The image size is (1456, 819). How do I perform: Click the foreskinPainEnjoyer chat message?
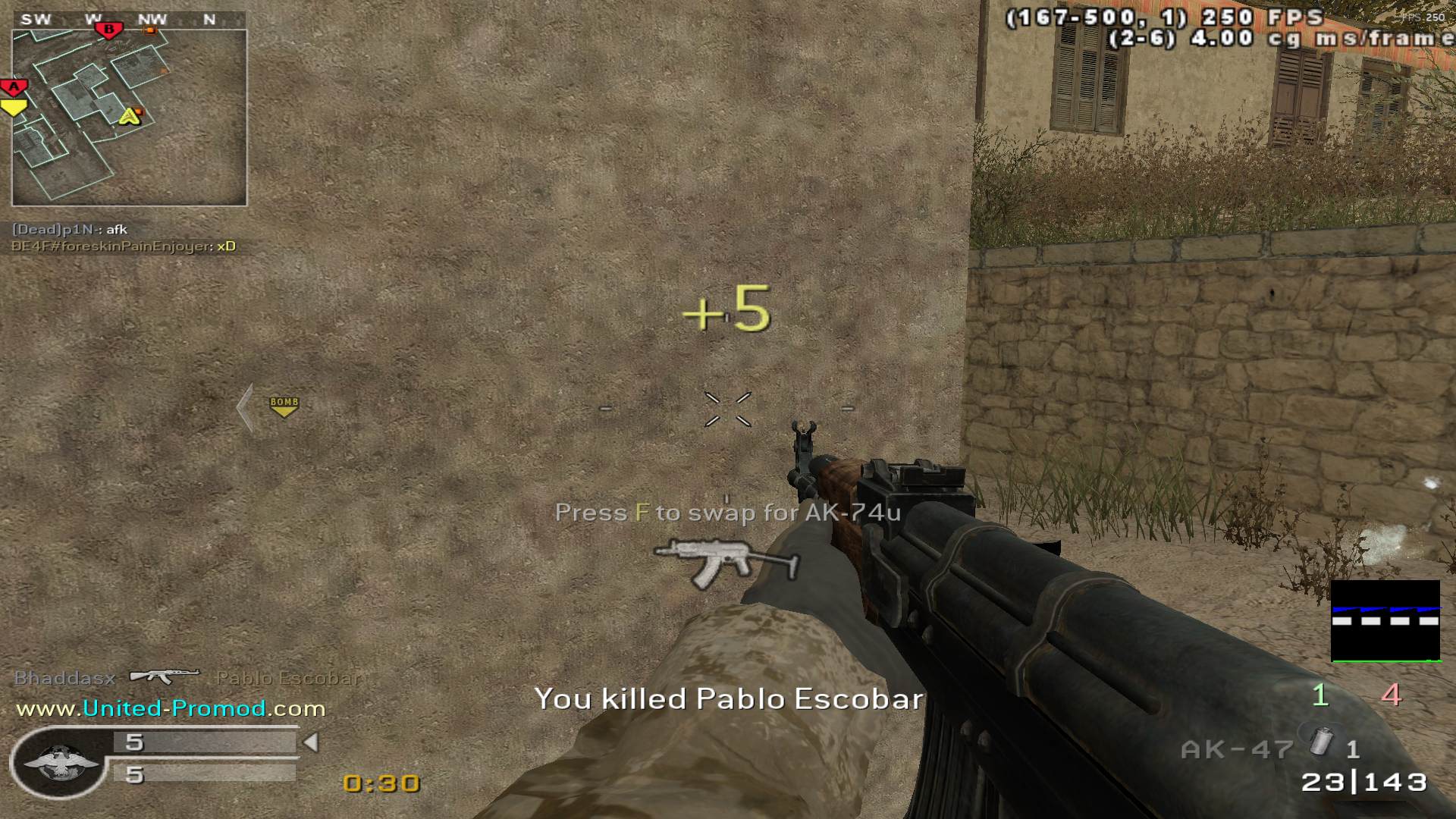[123, 246]
